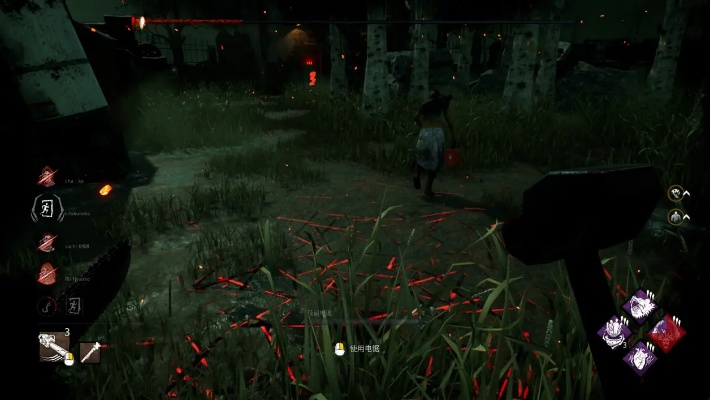Select the escaped survivor's exit door portrait
The width and height of the screenshot is (710, 400).
(47, 209)
